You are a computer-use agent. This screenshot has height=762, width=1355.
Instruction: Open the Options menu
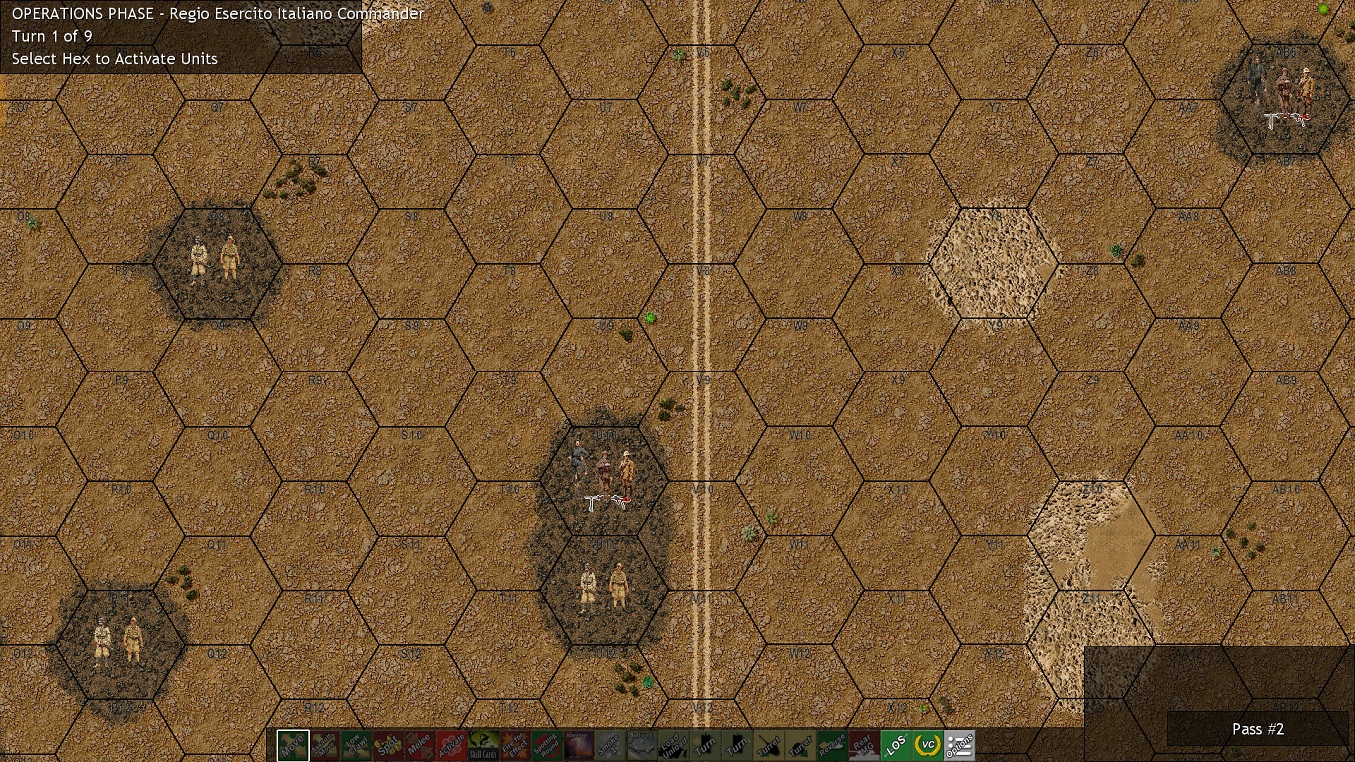(x=958, y=745)
